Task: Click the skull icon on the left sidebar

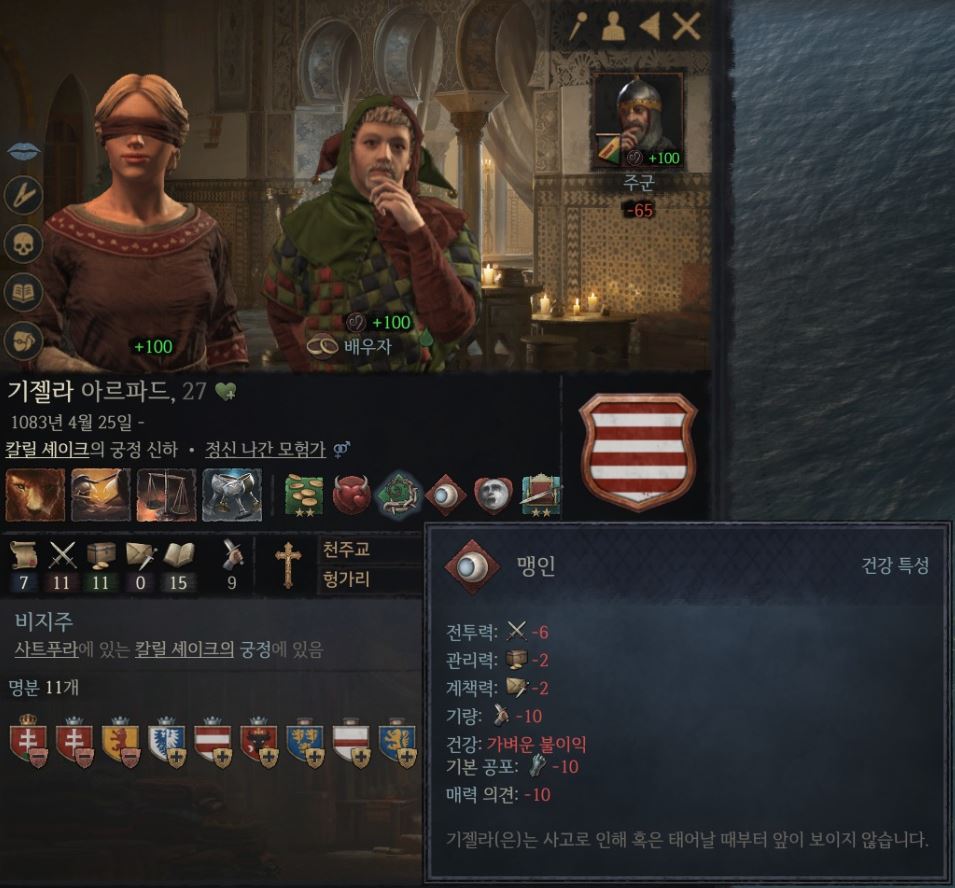Action: point(23,243)
